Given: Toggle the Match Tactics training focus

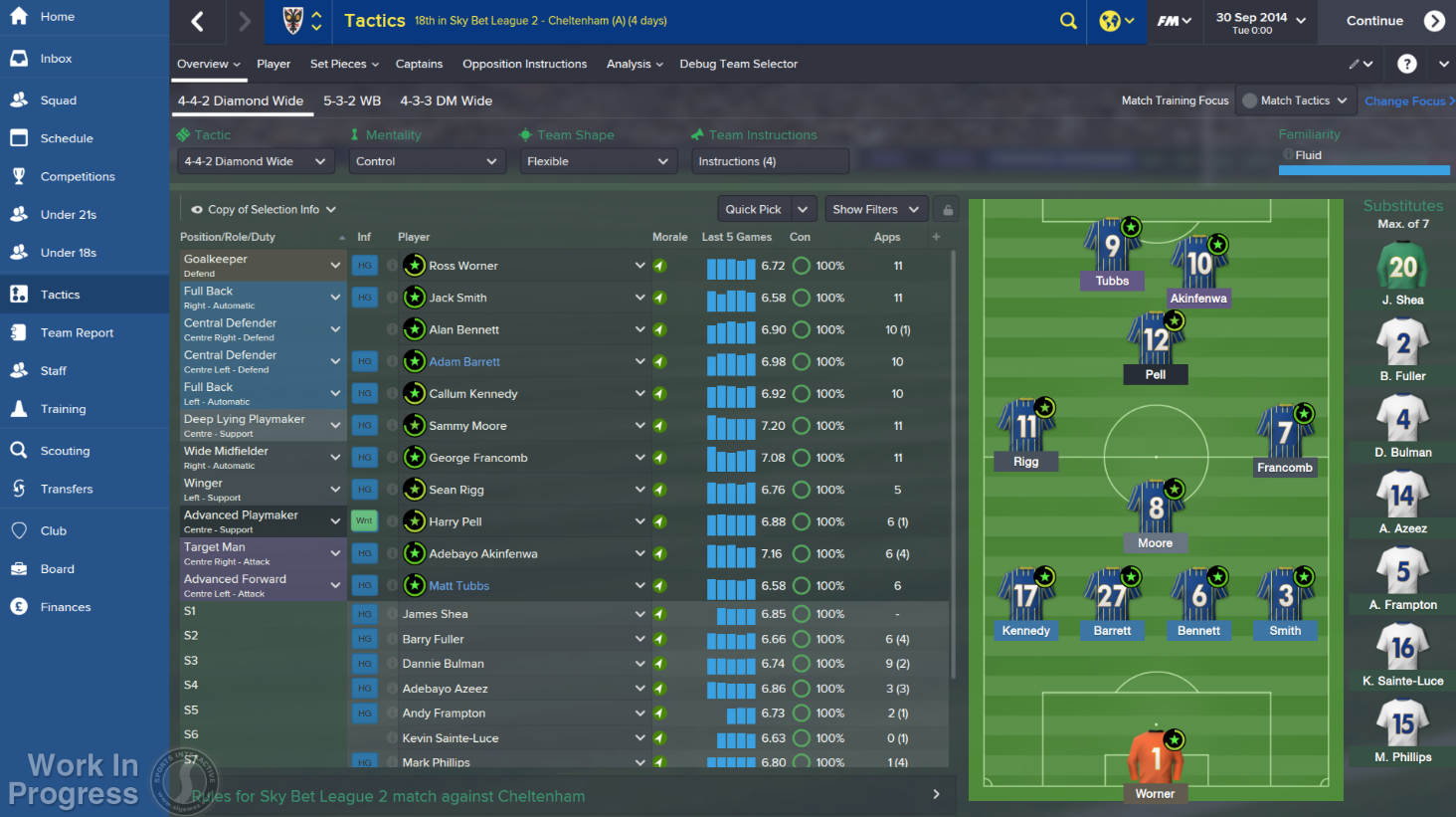Looking at the screenshot, I should click(1295, 100).
